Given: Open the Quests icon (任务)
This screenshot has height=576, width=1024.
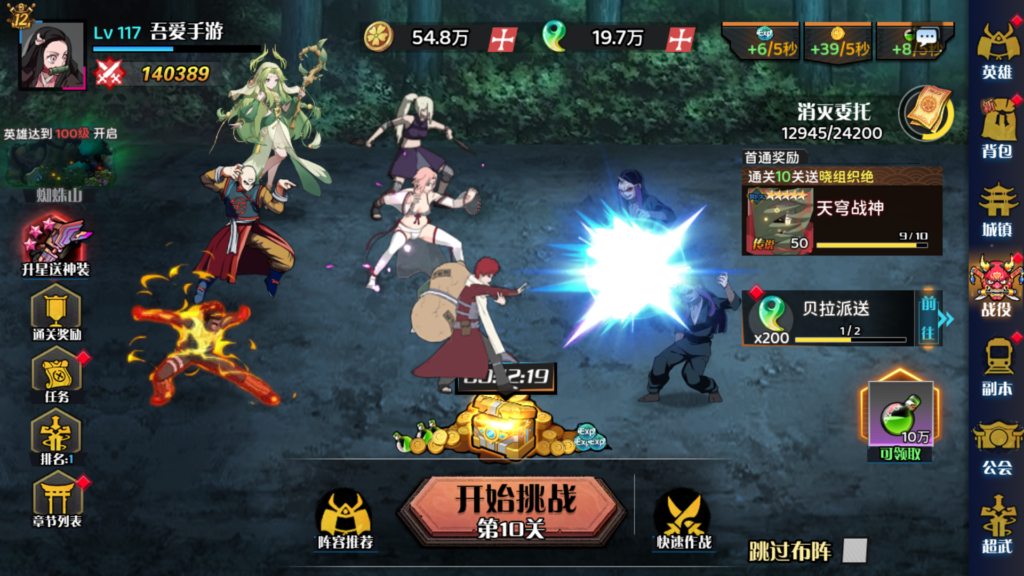Looking at the screenshot, I should pos(56,375).
